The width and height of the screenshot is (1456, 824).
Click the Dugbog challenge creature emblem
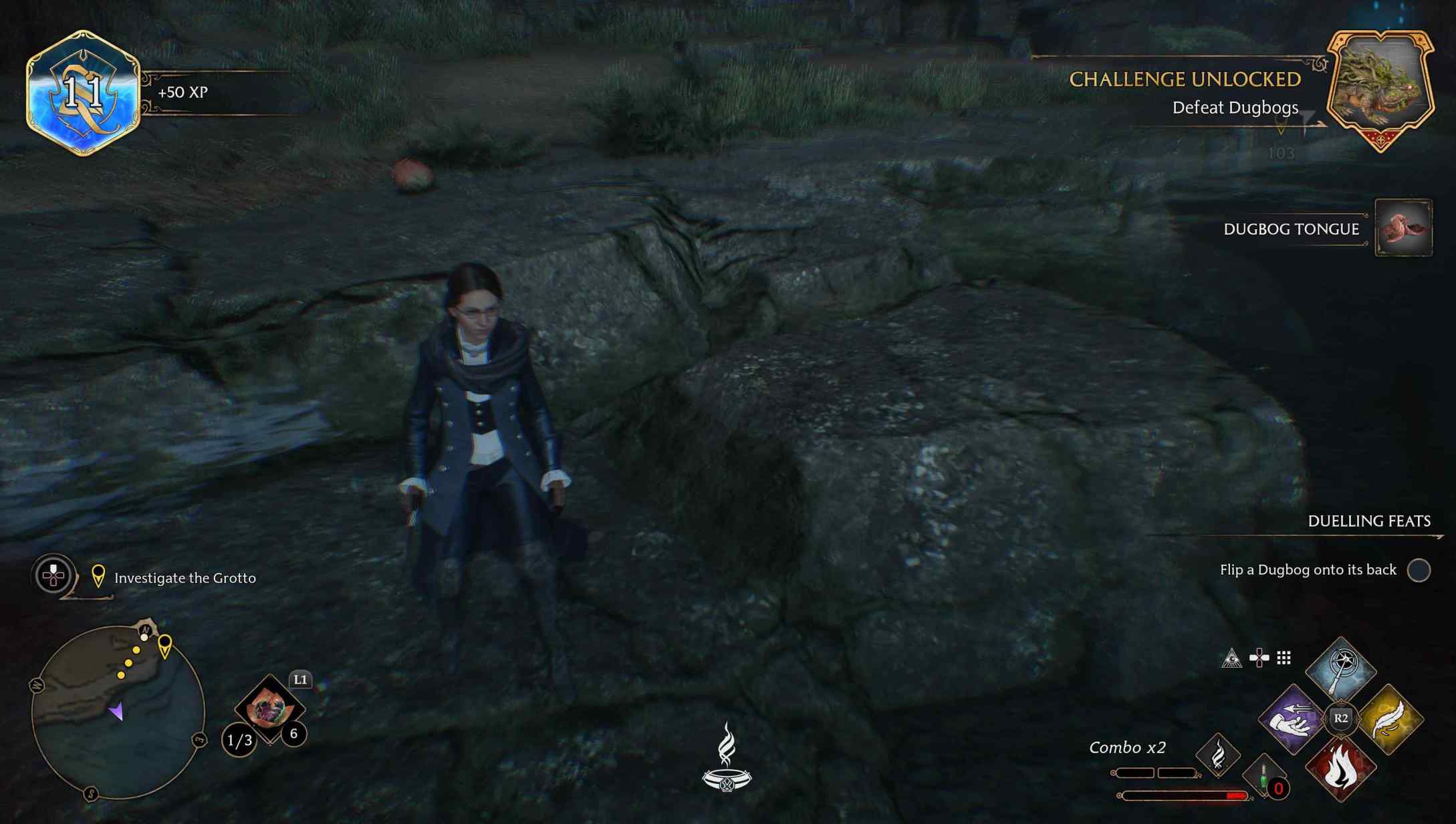(1380, 90)
